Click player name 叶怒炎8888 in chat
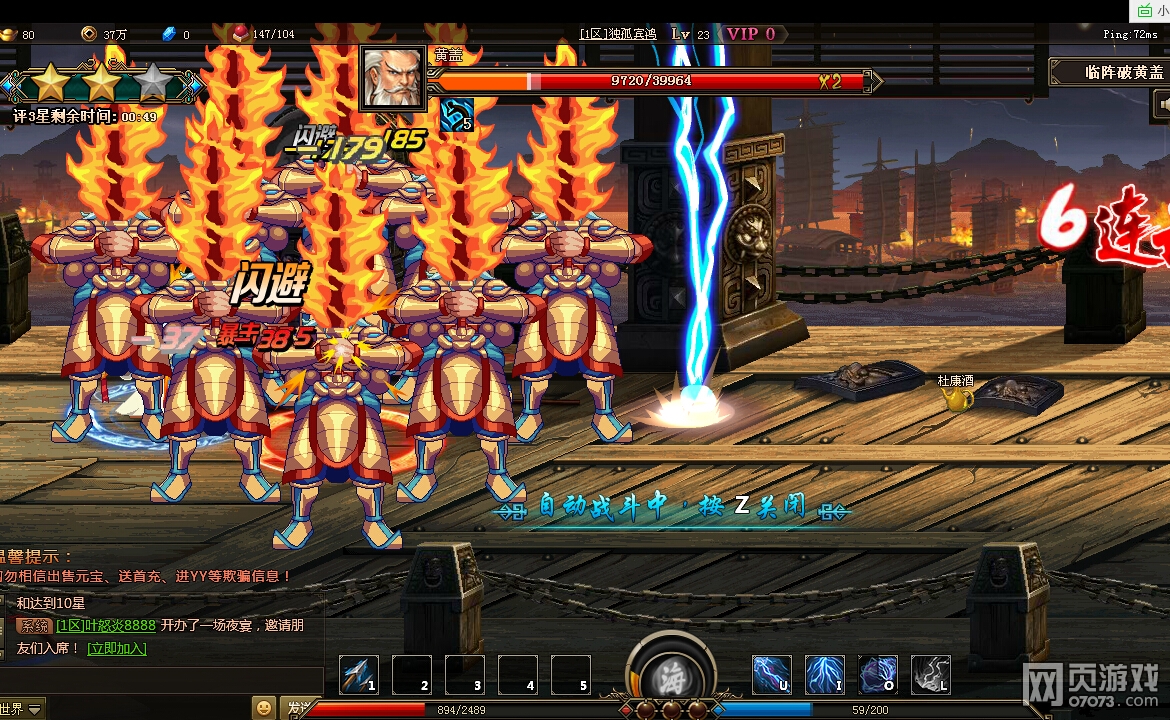The height and width of the screenshot is (720, 1170). (x=105, y=626)
